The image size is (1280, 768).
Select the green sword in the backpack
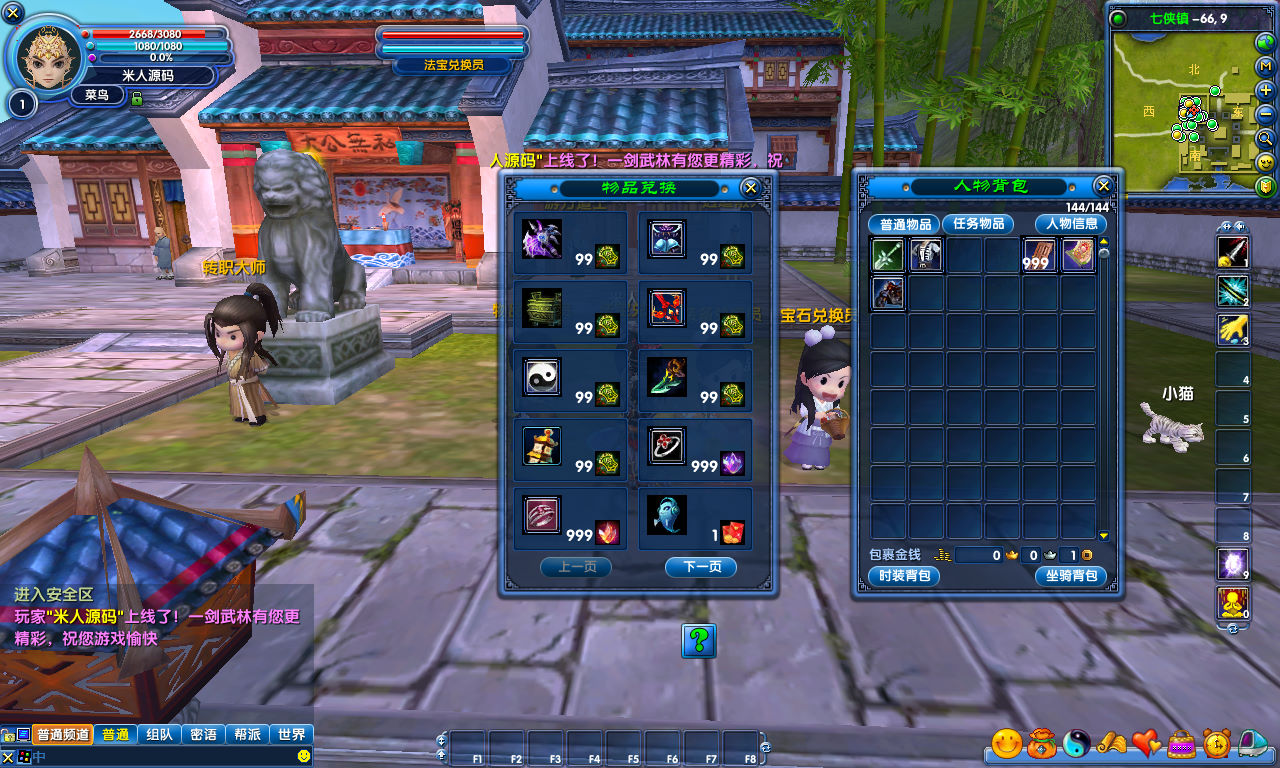pos(888,255)
